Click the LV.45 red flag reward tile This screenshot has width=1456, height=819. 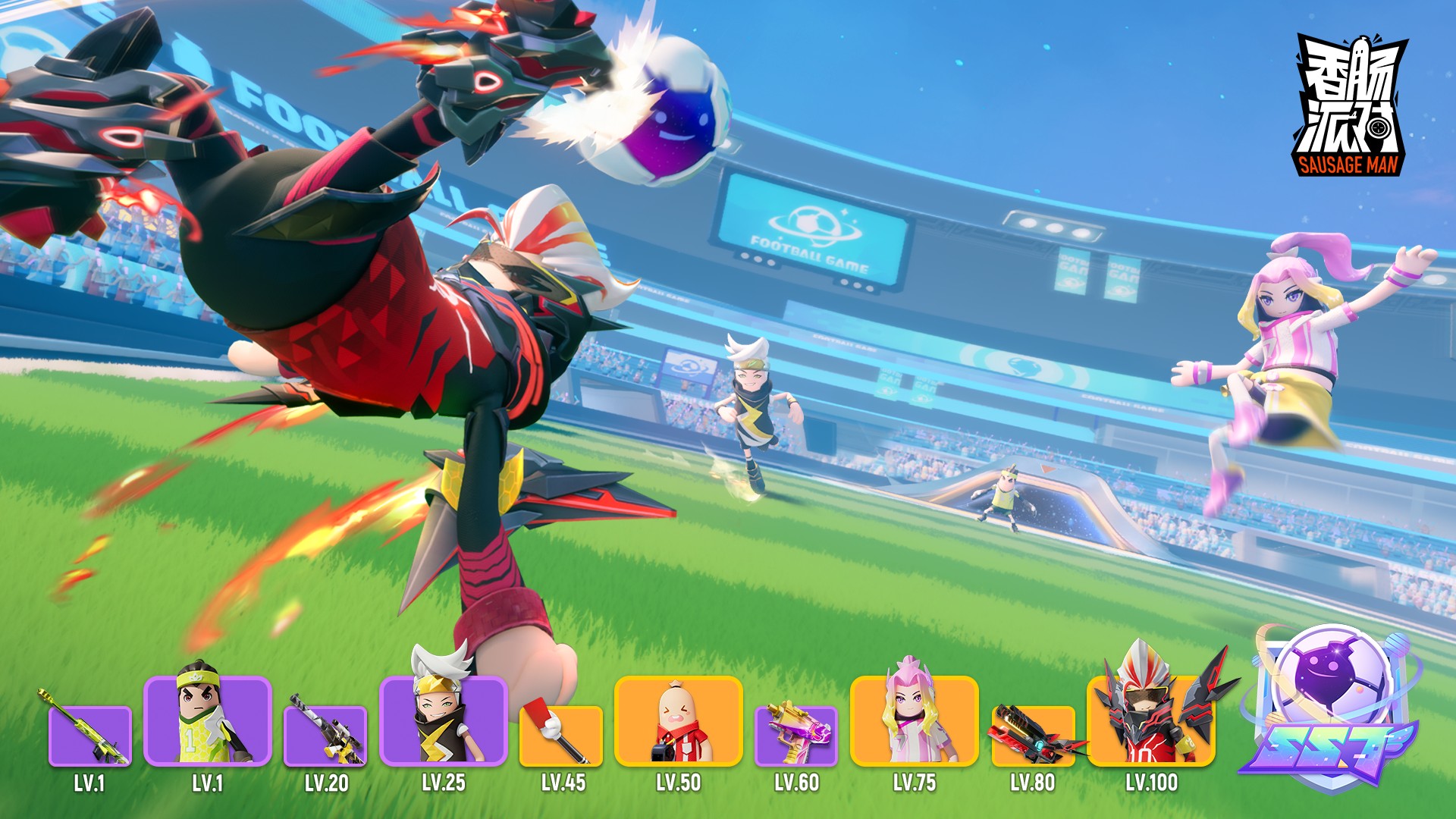(561, 734)
